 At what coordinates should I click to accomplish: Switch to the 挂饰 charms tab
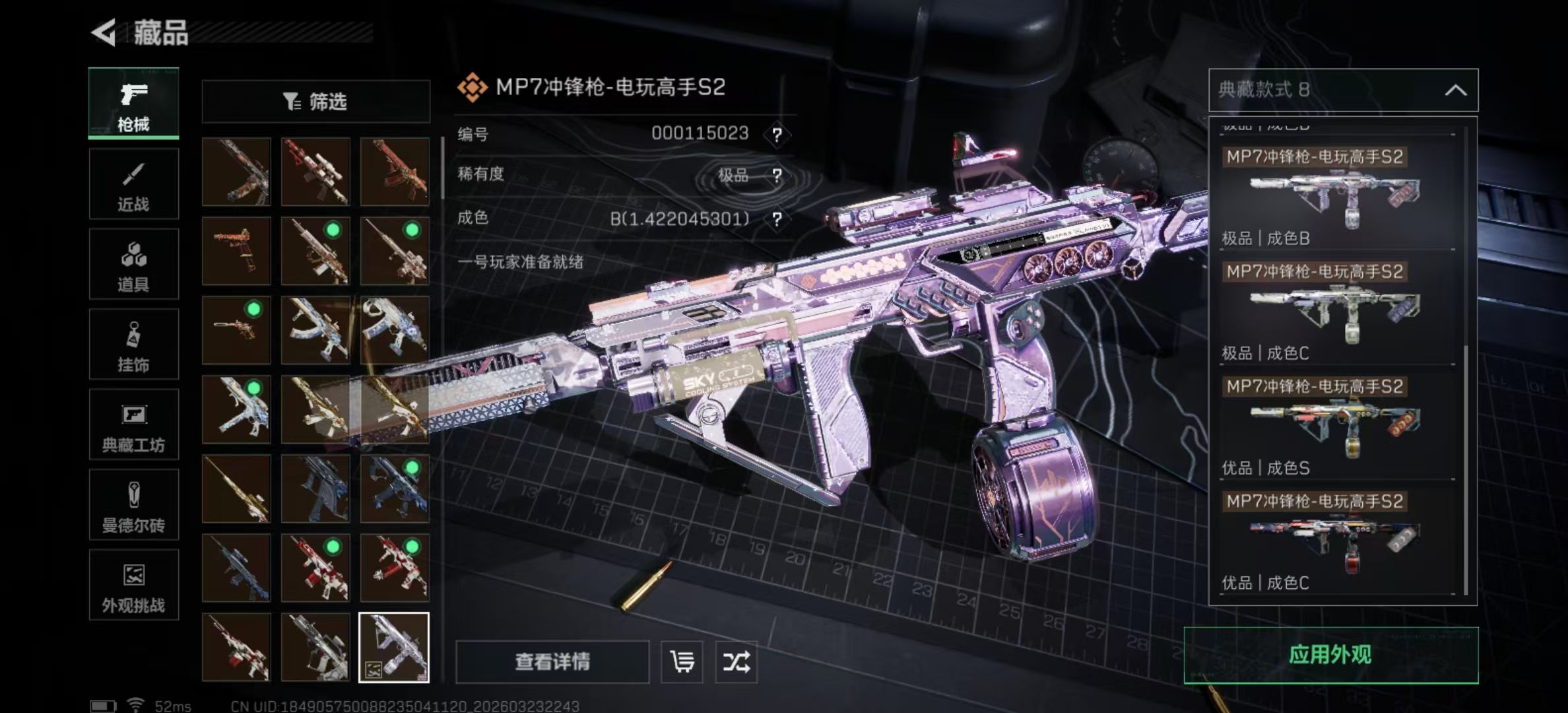tap(133, 345)
